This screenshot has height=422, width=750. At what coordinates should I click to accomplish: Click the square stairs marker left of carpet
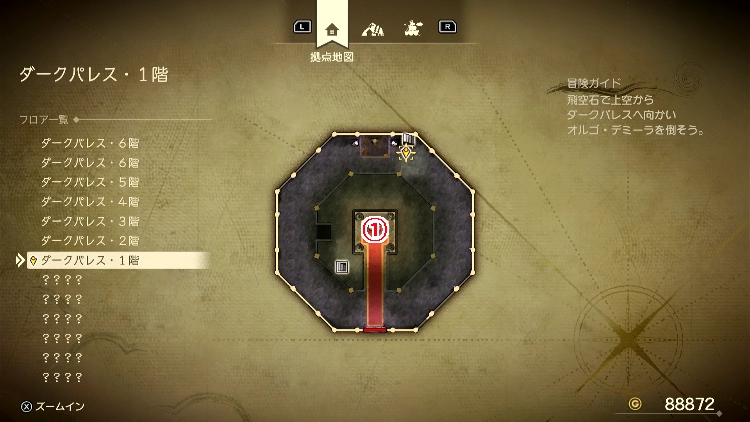342,267
